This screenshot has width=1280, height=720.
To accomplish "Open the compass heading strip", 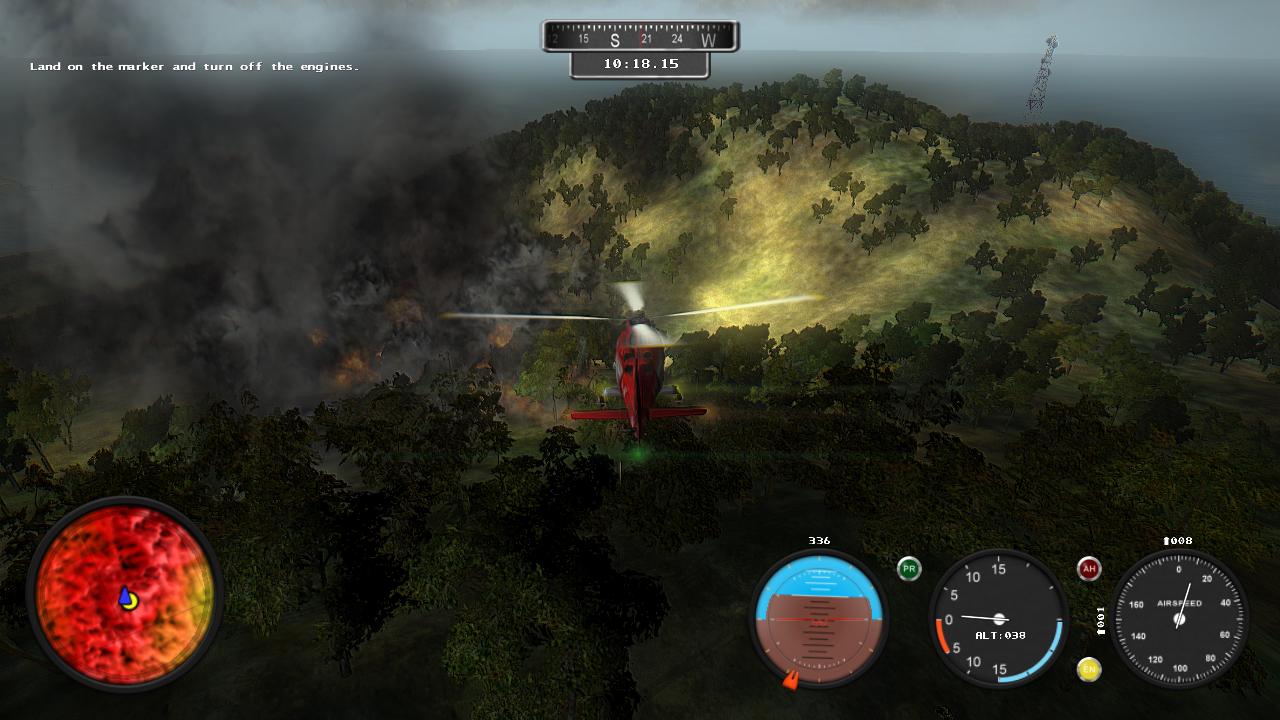I will click(640, 33).
